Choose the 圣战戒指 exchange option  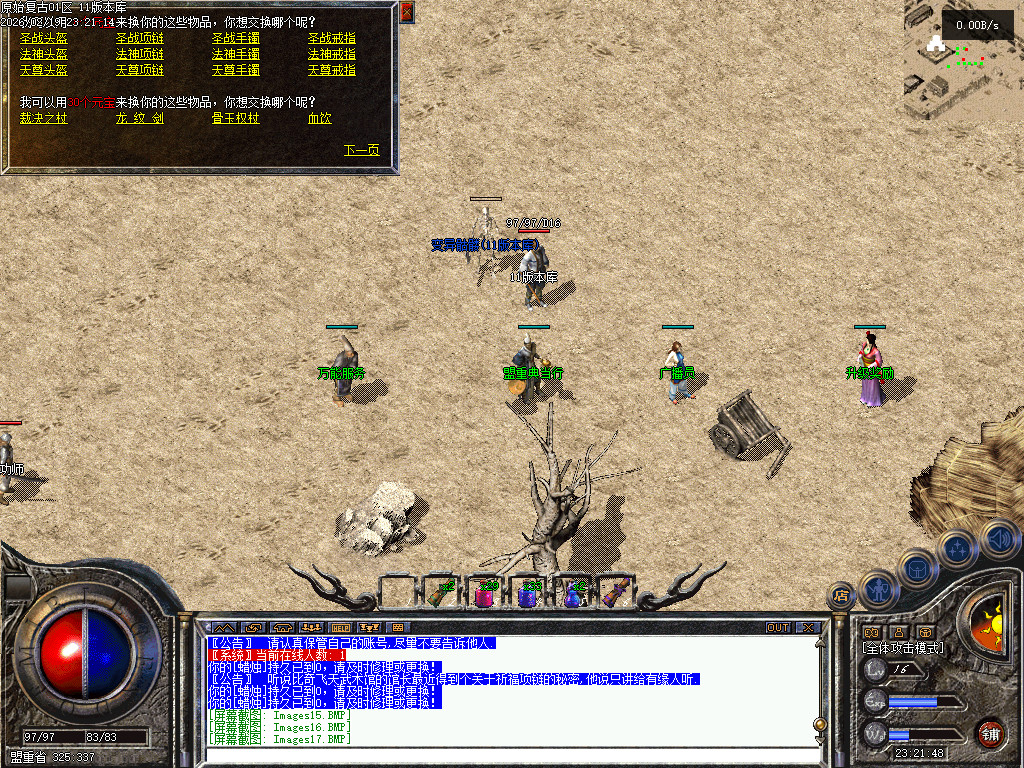[x=332, y=38]
